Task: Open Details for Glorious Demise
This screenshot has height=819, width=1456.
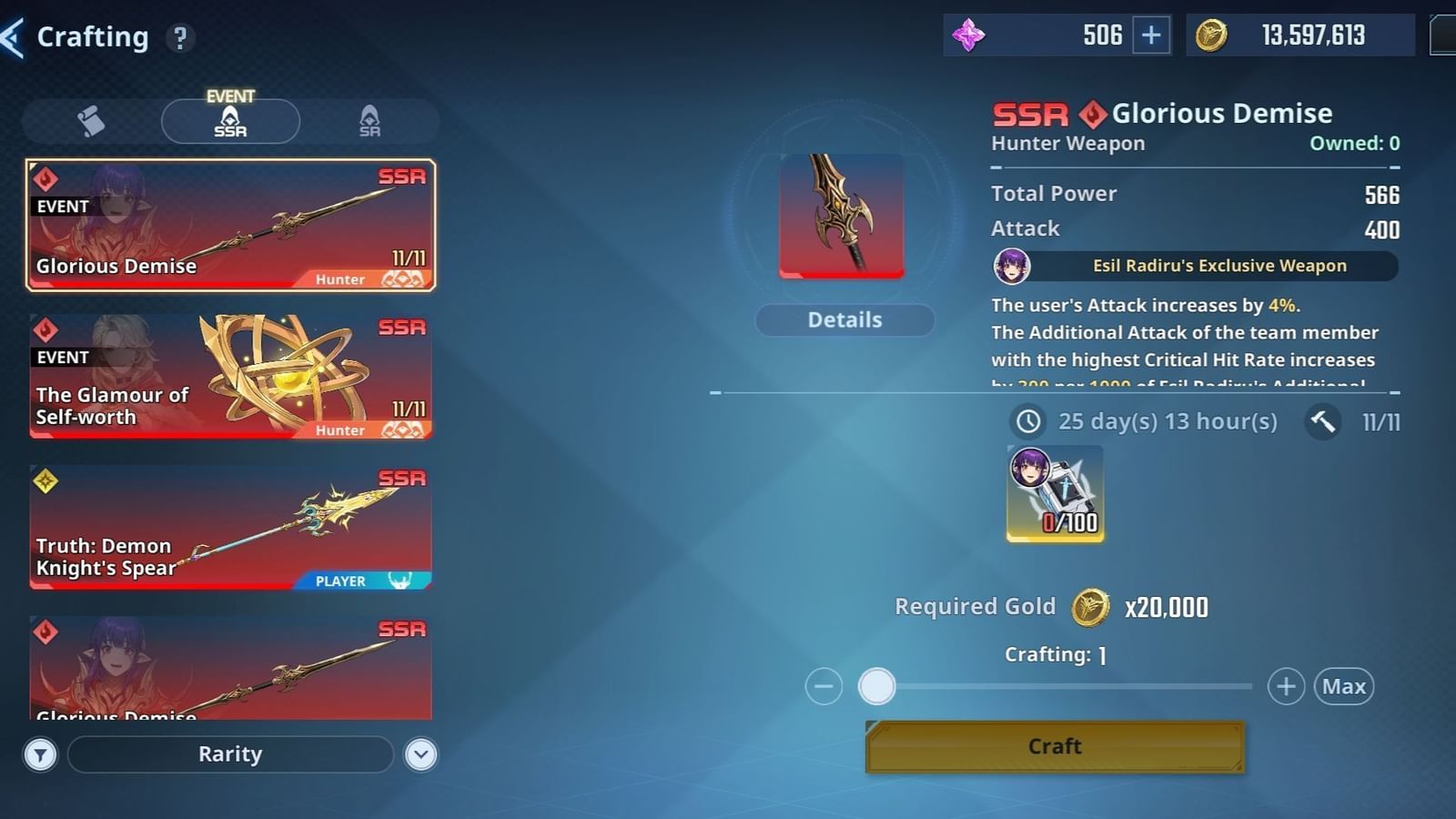Action: (844, 319)
